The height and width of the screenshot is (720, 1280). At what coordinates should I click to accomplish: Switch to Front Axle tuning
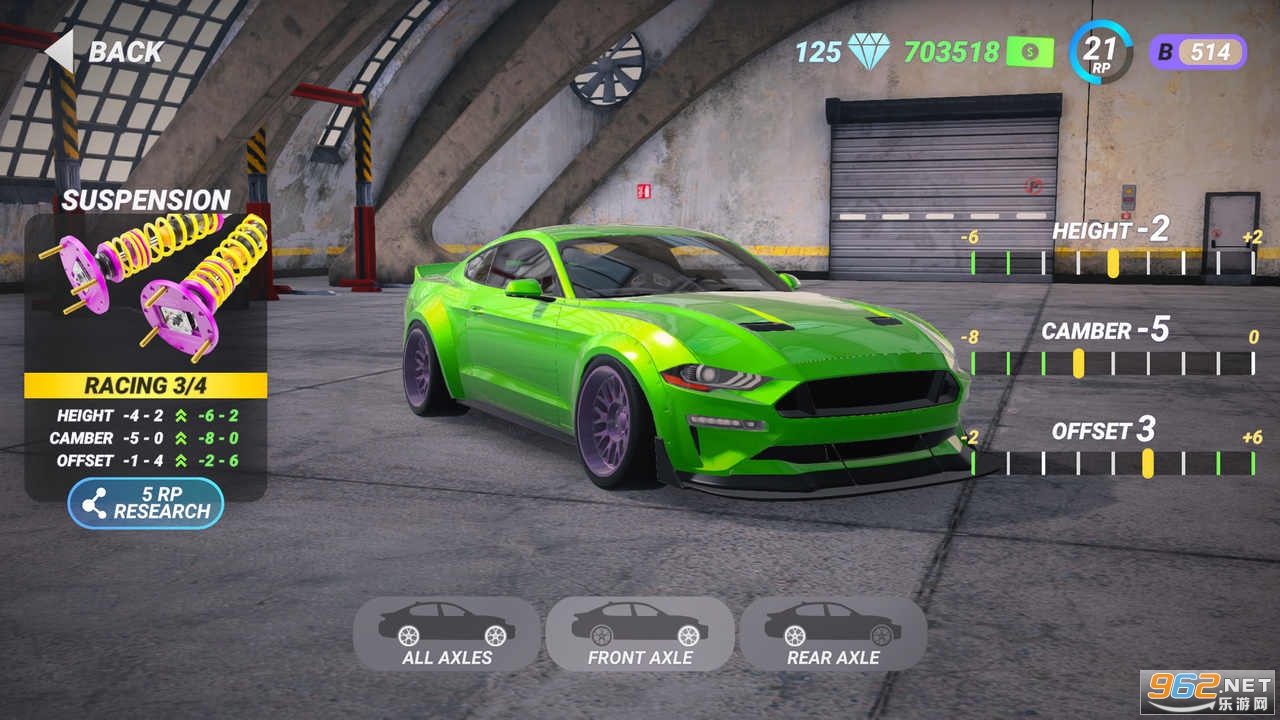tap(640, 634)
